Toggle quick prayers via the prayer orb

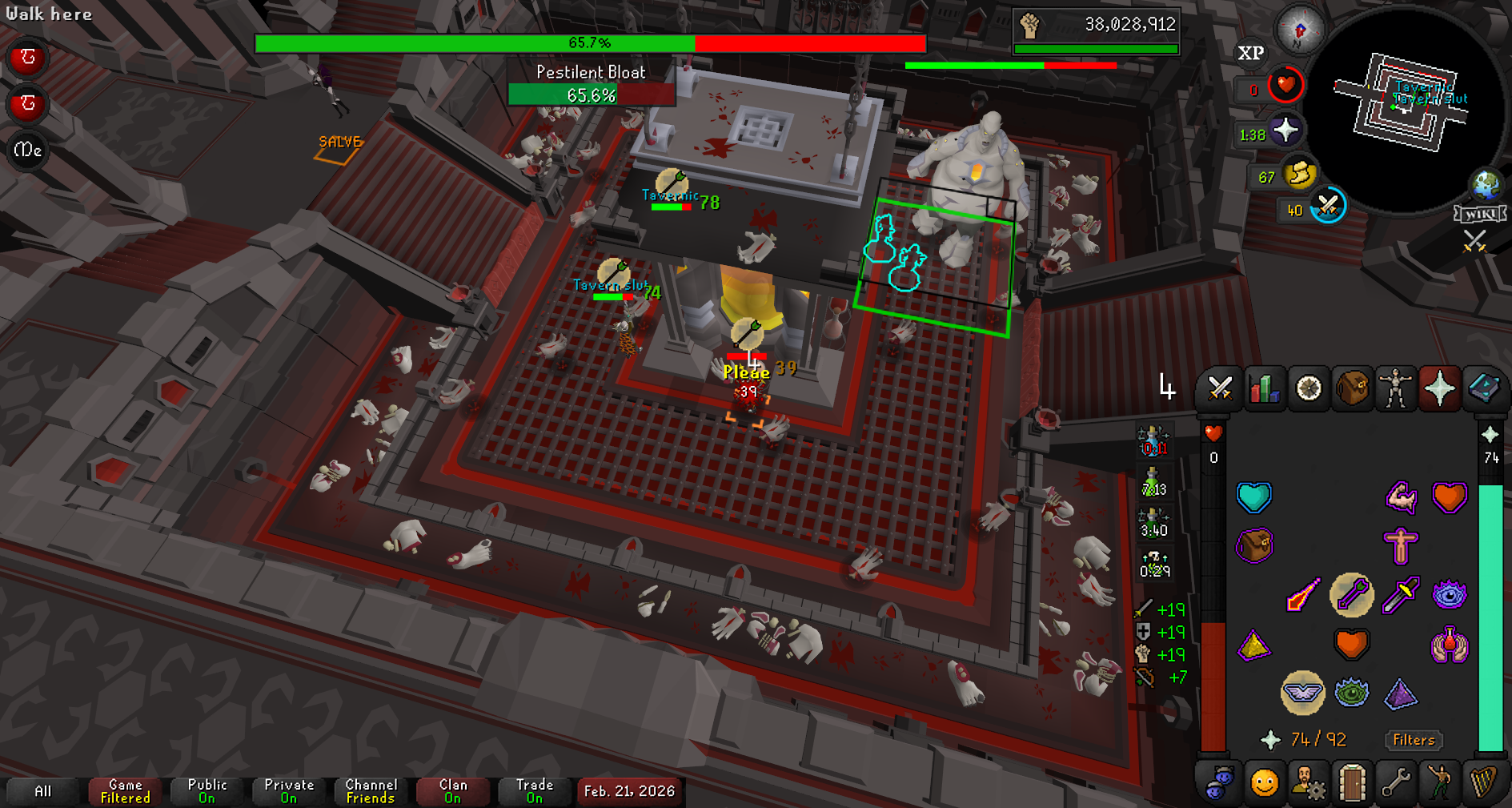click(1285, 131)
